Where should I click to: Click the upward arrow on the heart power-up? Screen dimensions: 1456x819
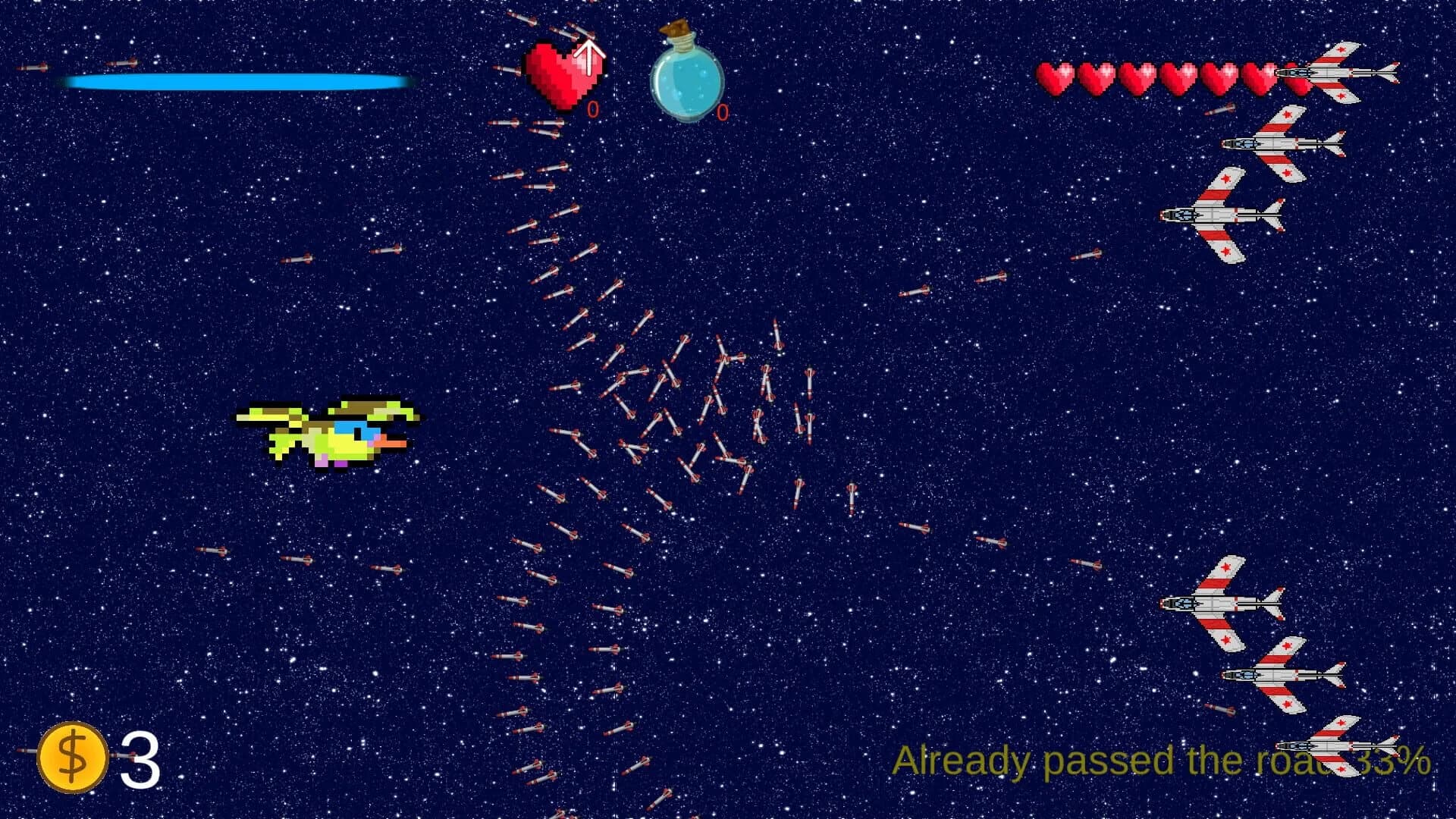(x=589, y=57)
